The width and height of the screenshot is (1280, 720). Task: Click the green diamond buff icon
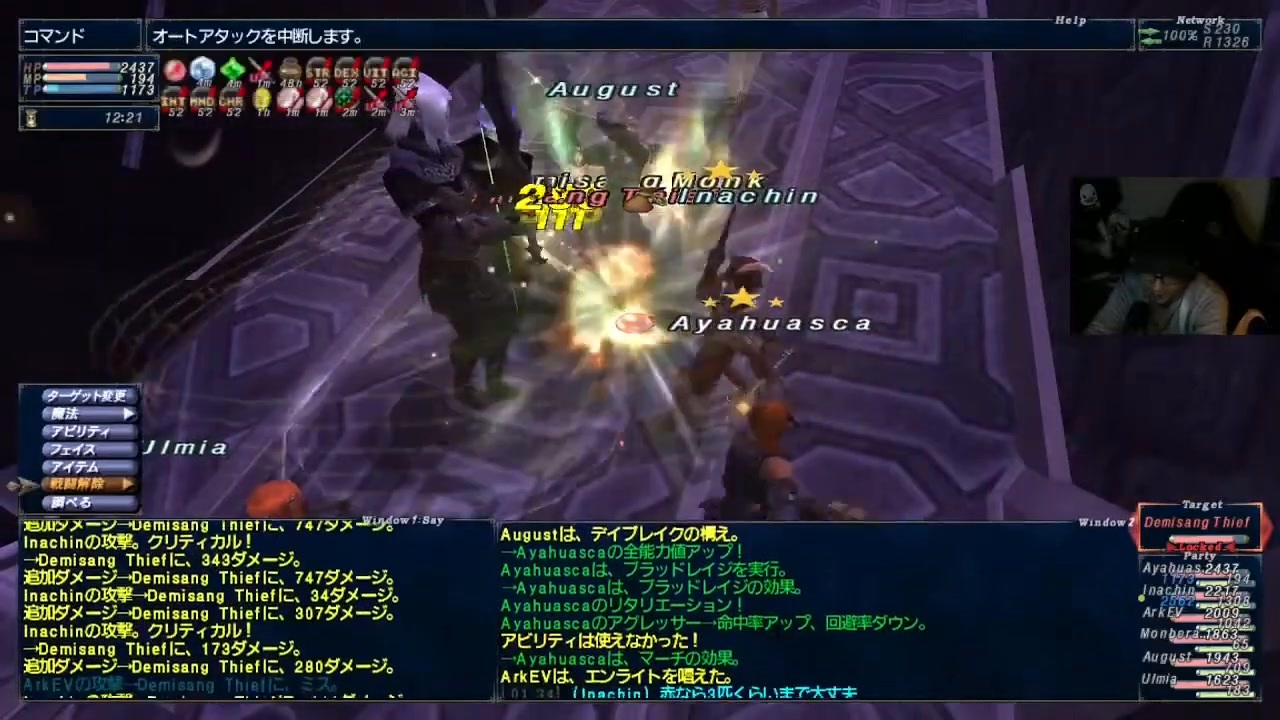tap(233, 67)
